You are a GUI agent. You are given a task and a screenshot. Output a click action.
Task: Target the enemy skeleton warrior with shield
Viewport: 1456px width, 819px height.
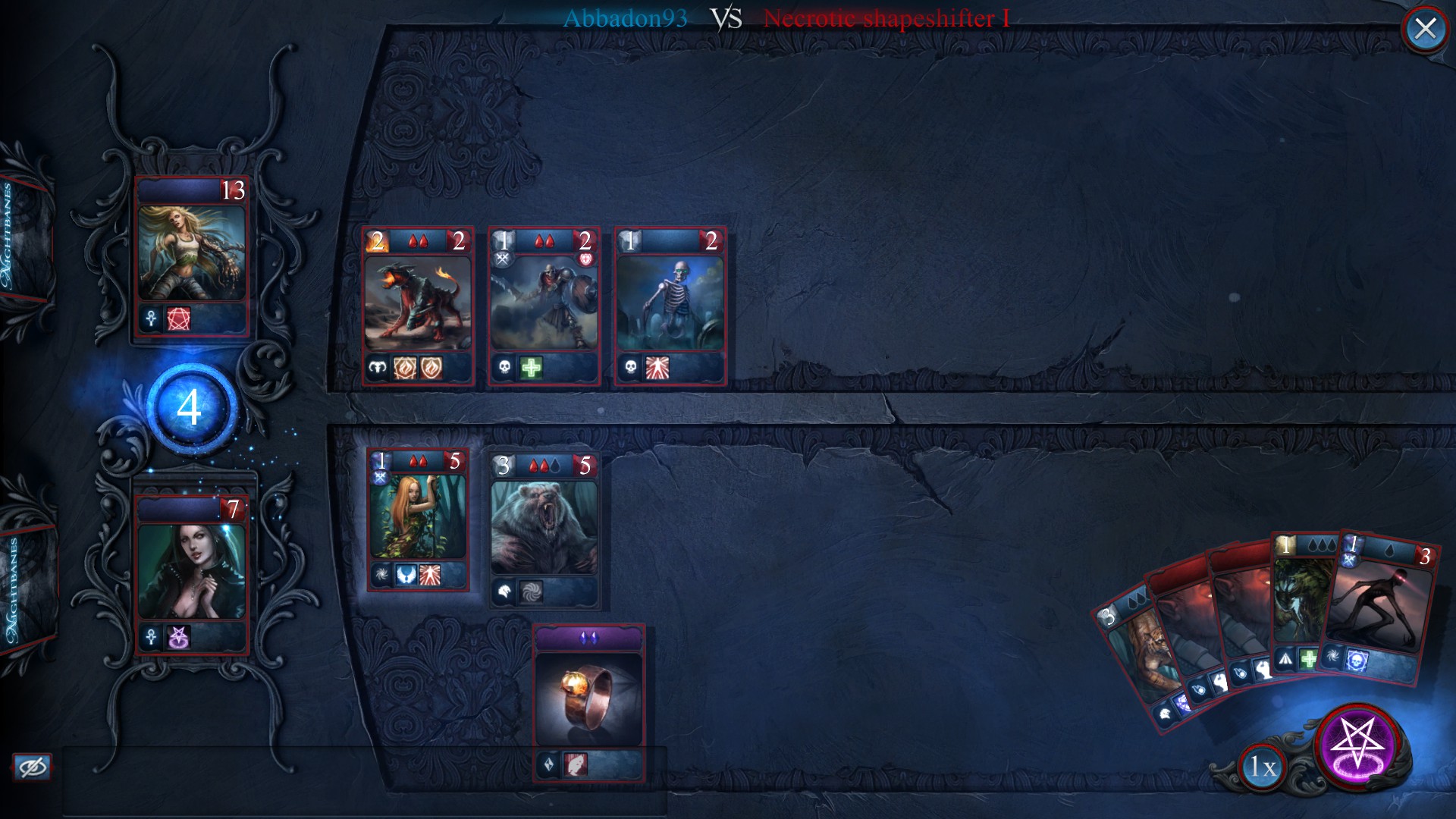[544, 306]
